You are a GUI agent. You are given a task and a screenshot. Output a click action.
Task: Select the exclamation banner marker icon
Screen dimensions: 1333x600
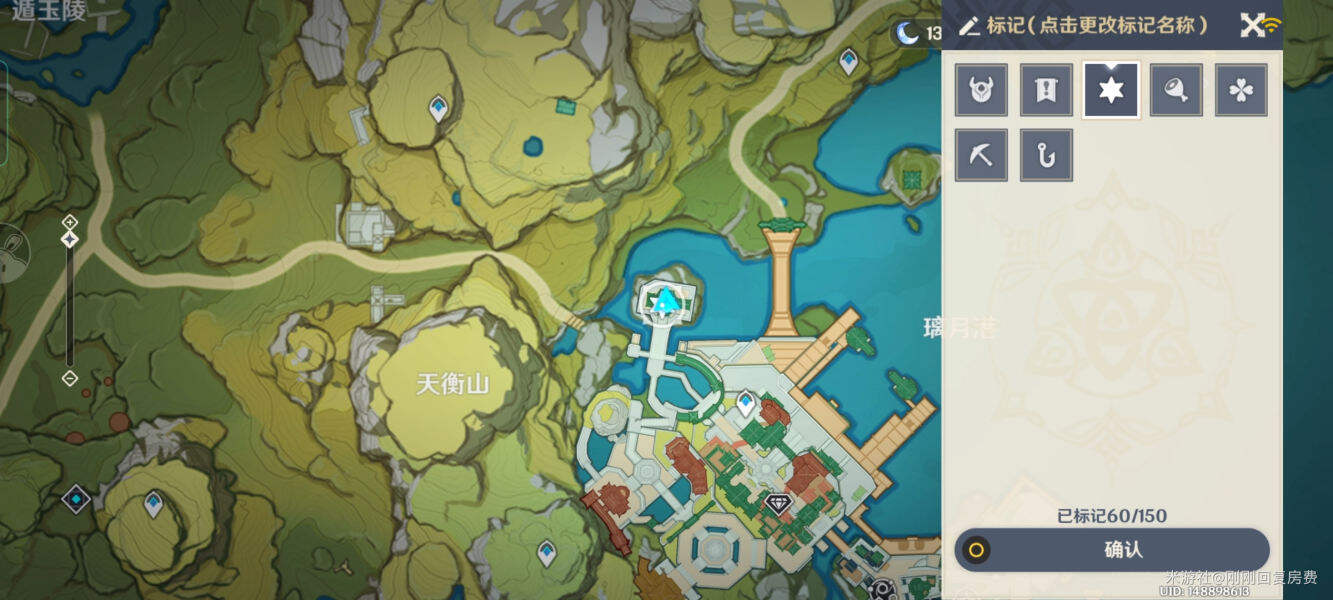click(1046, 91)
